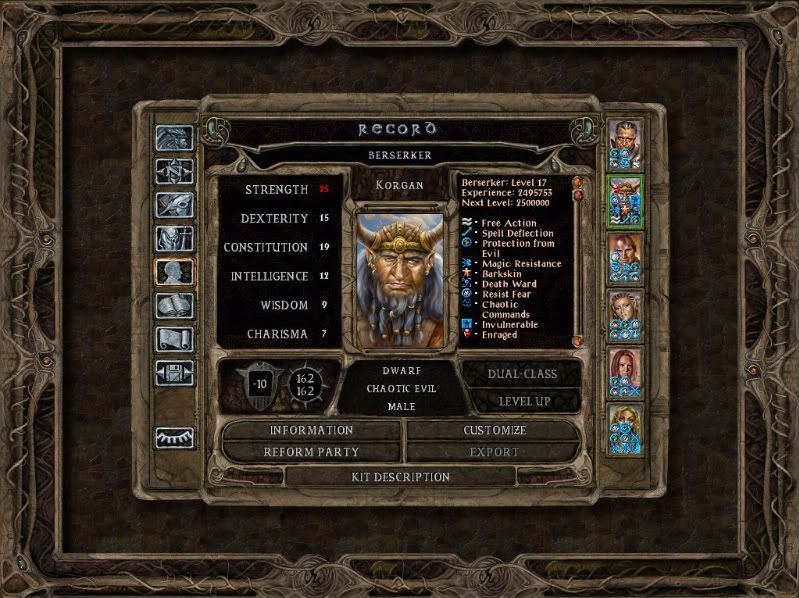Open the Information panel
This screenshot has width=799, height=598.
coord(311,430)
